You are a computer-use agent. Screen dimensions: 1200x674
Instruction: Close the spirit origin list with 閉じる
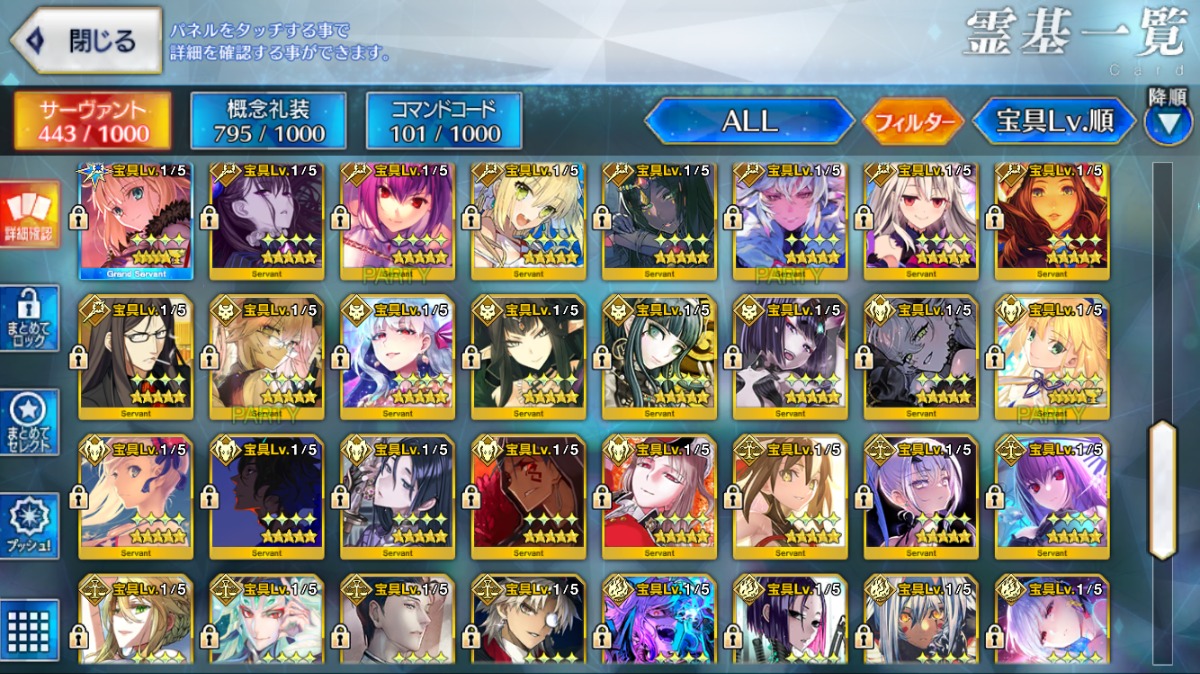86,41
